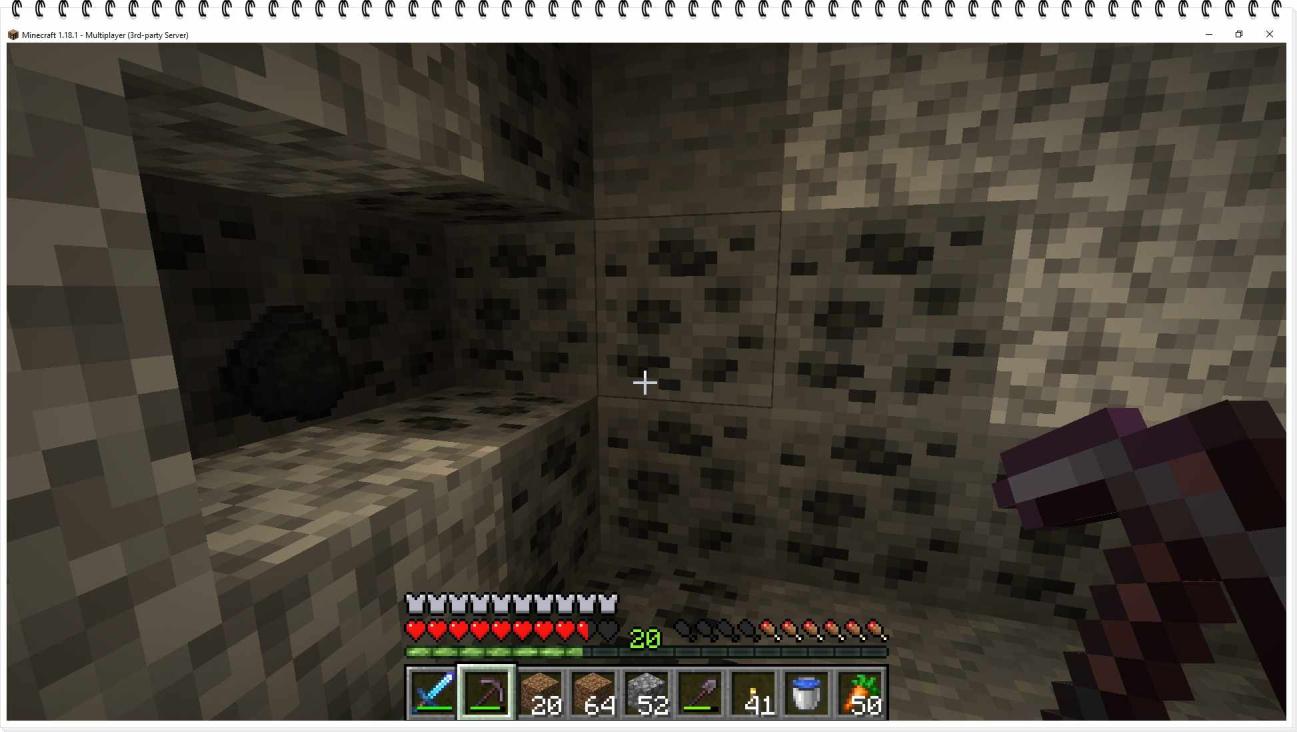Click the leftmost heart in the health bar

click(413, 630)
